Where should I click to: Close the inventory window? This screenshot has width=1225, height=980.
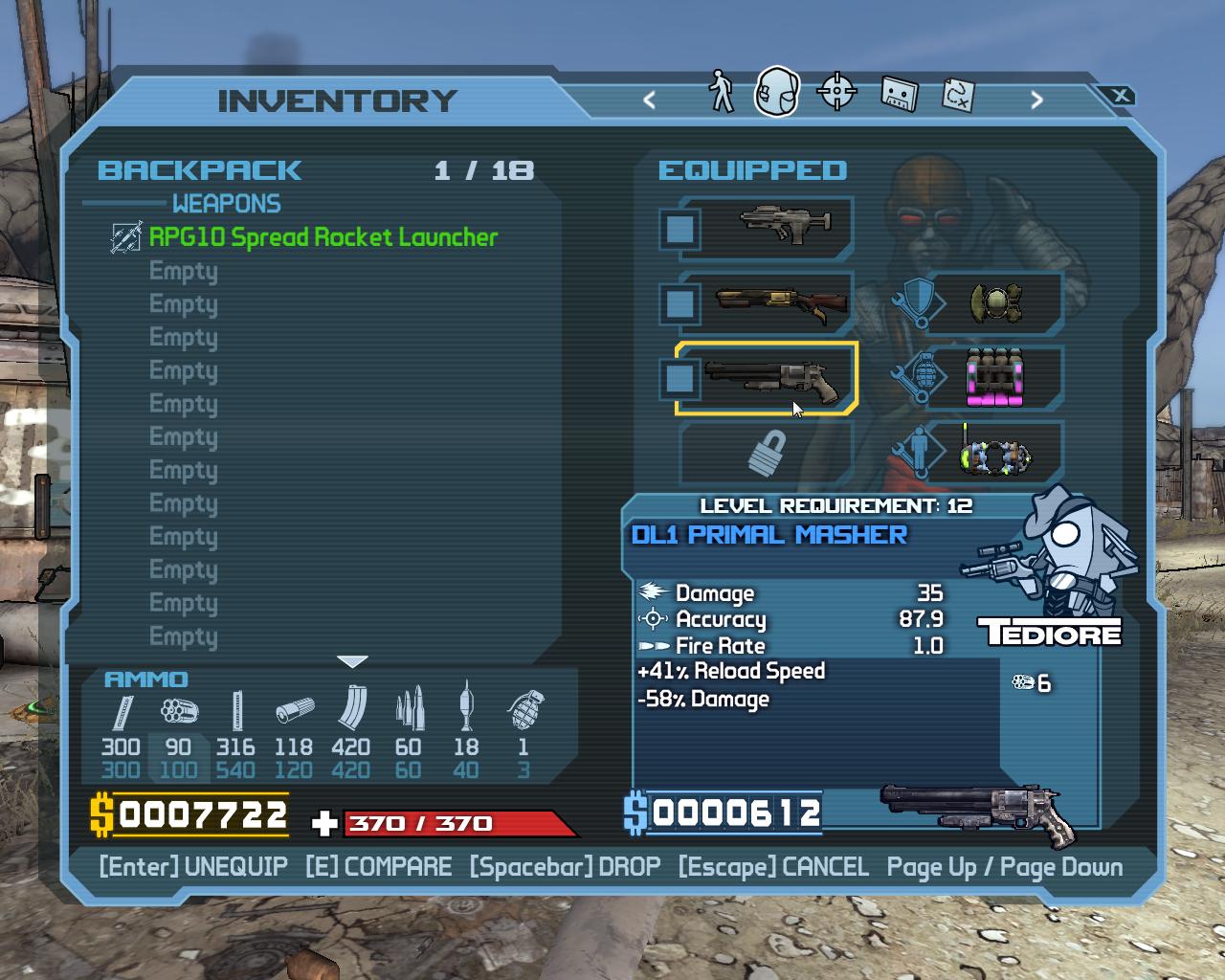tap(1121, 96)
